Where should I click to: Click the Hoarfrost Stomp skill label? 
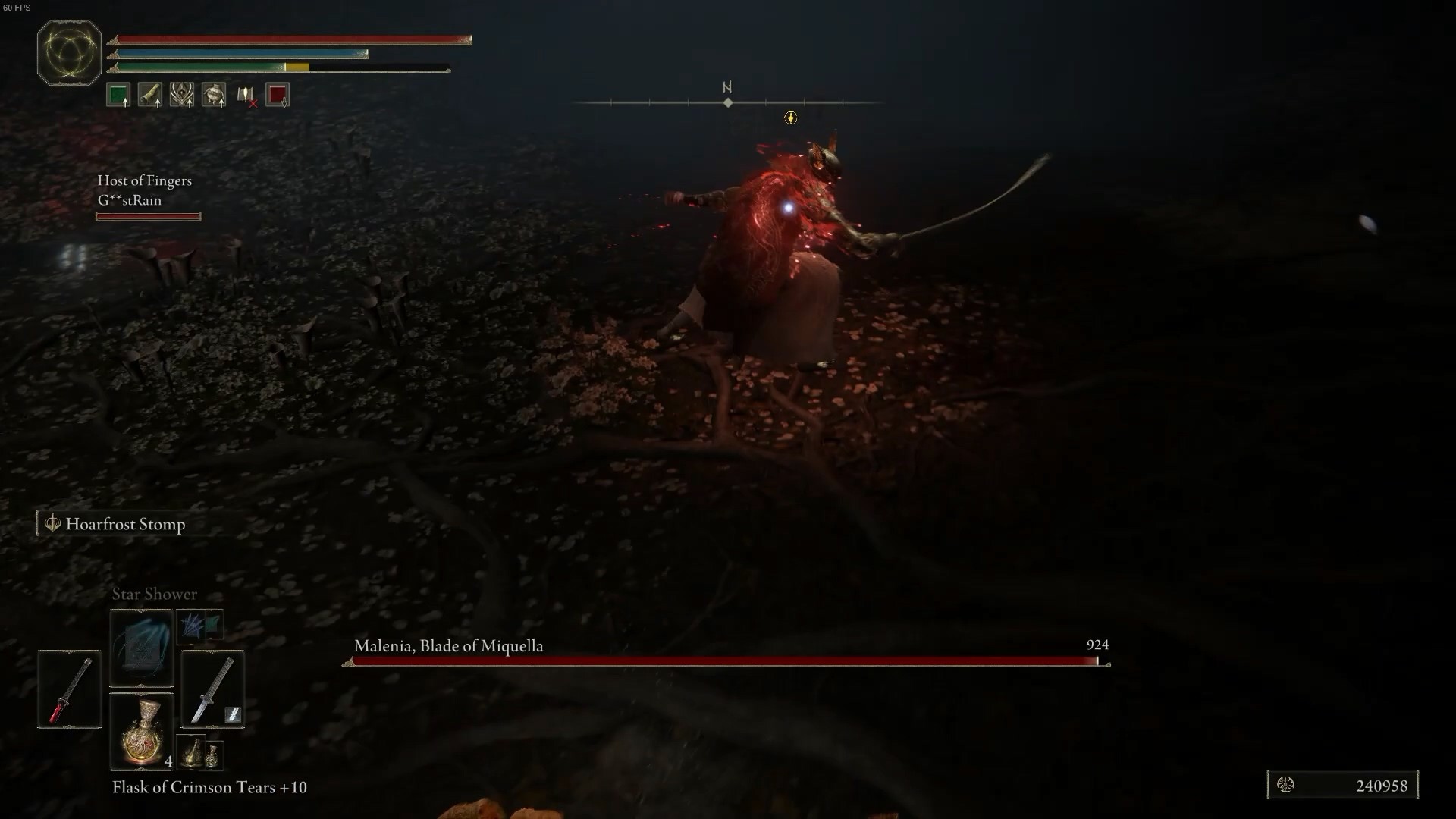pyautogui.click(x=125, y=524)
